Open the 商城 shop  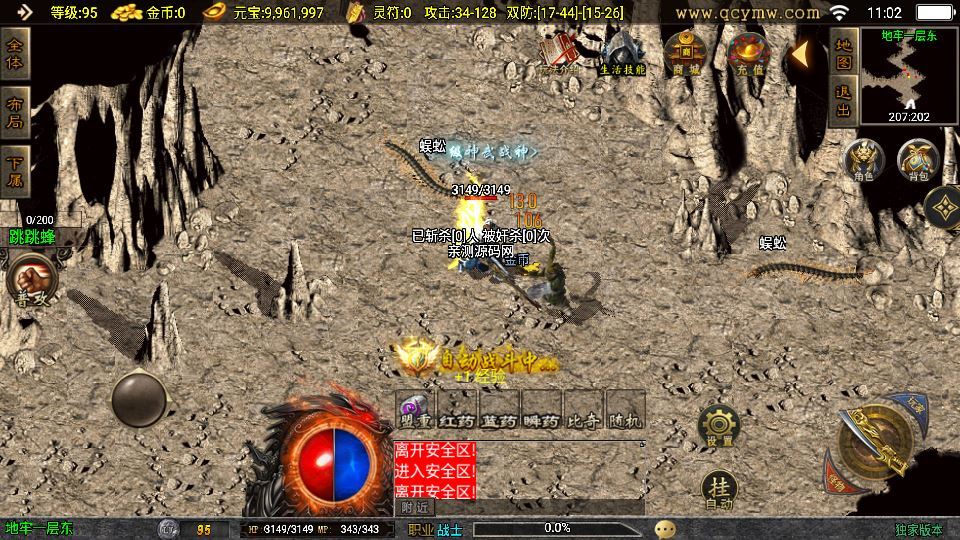tap(685, 52)
